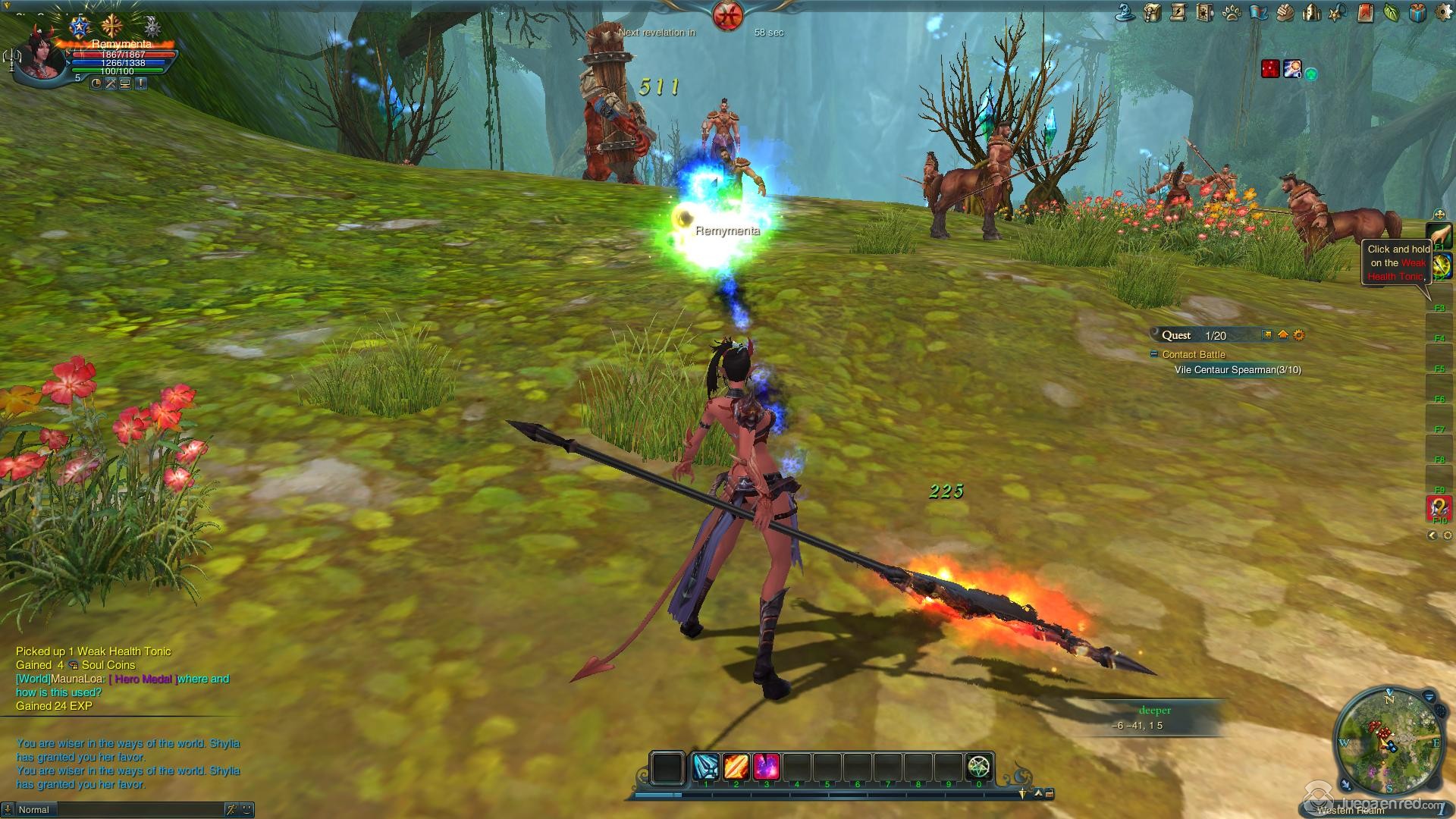Image resolution: width=1456 pixels, height=819 pixels.
Task: Open the blue gift box icon
Action: [x=1417, y=12]
